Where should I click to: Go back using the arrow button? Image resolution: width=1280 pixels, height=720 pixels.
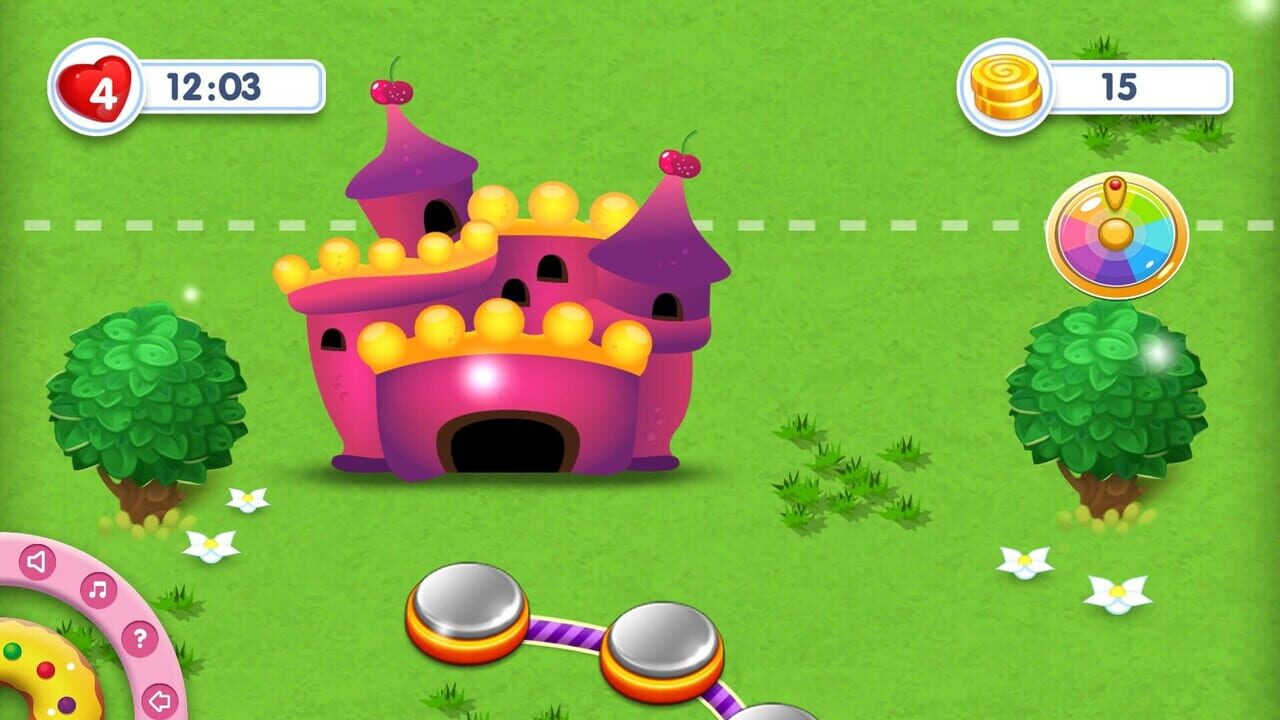click(159, 698)
